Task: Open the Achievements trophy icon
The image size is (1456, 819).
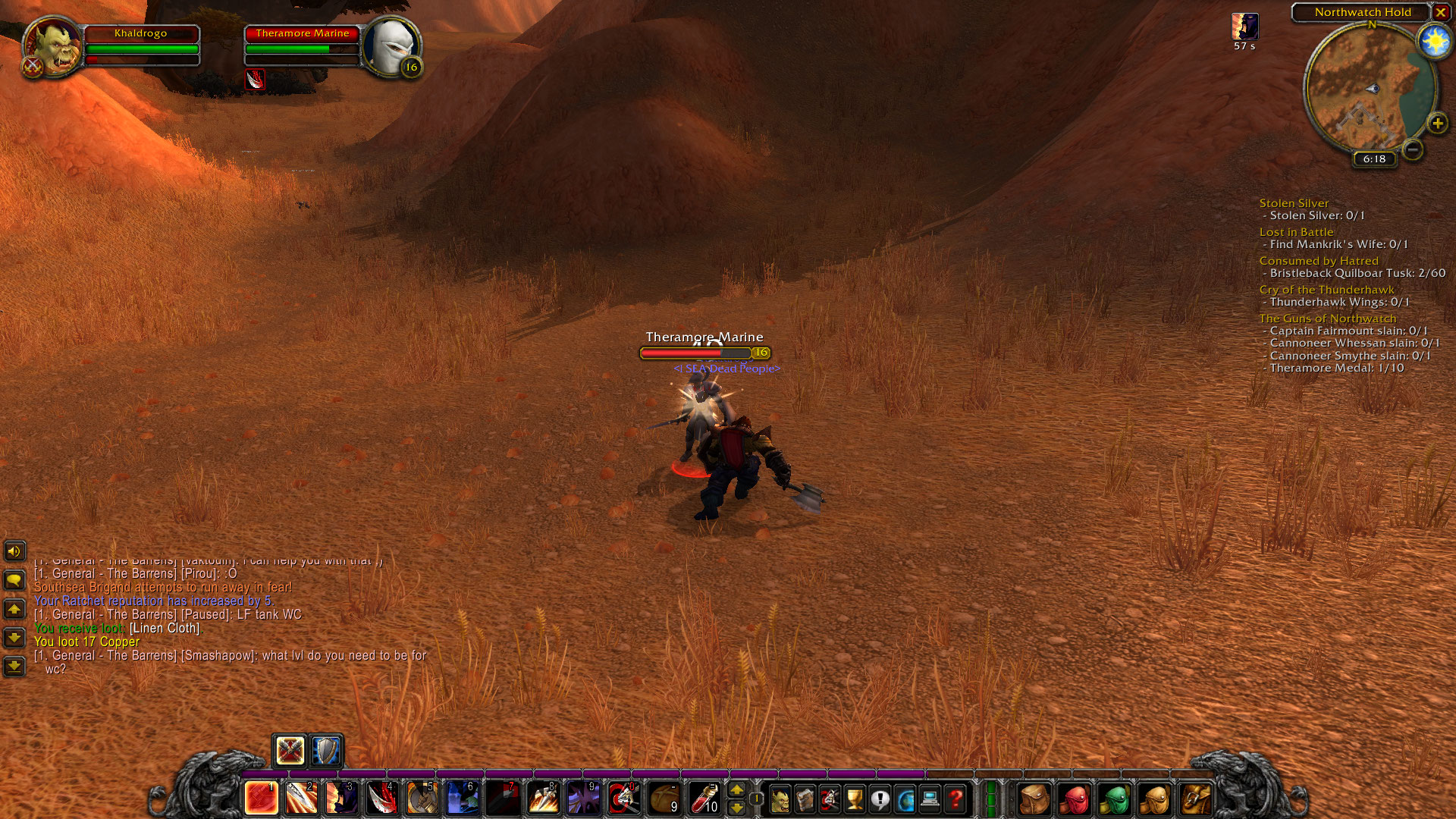Action: pos(855,800)
